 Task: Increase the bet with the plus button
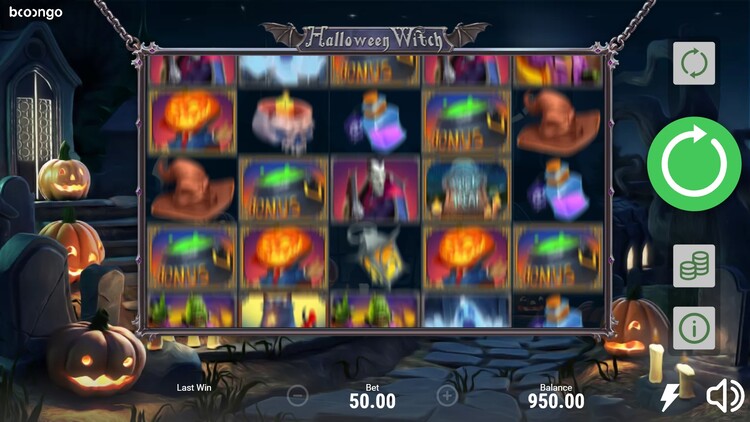tap(447, 395)
